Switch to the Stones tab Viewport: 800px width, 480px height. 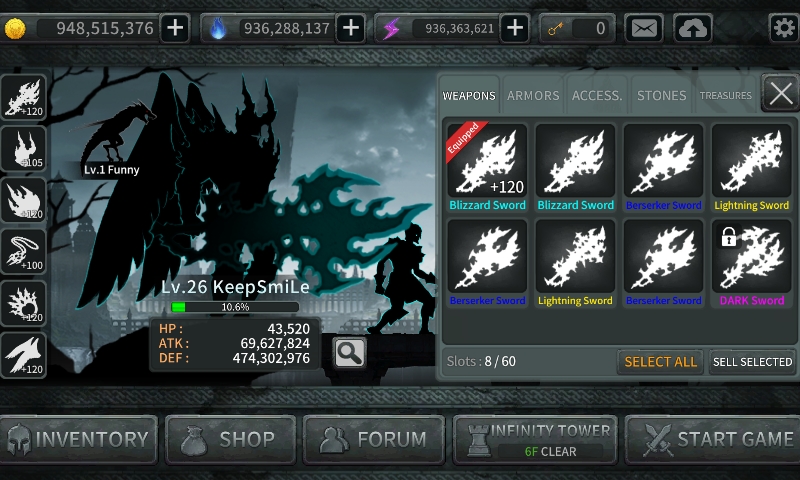[x=661, y=96]
